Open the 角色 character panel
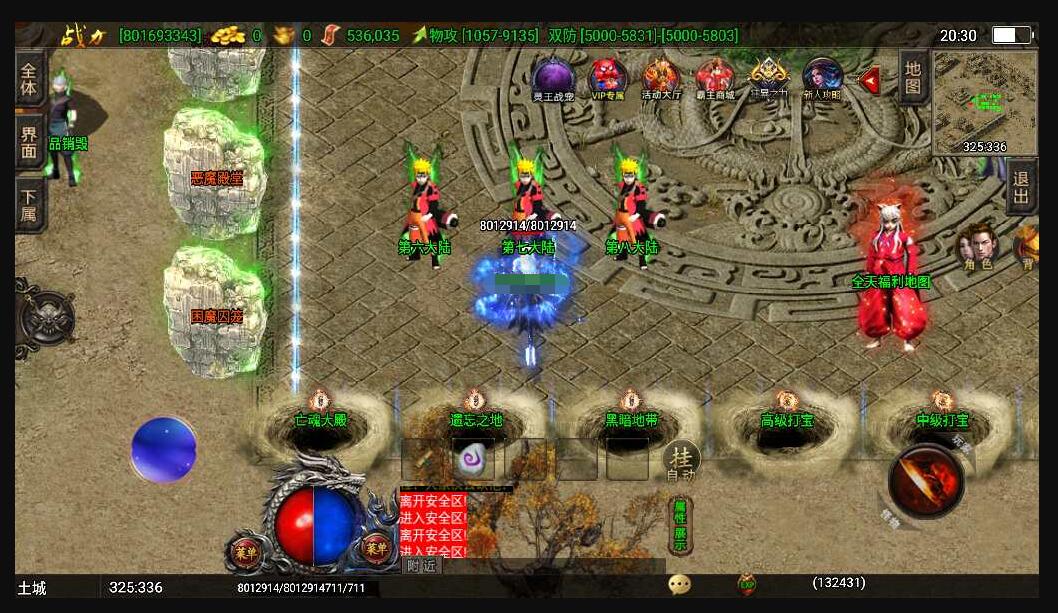The height and width of the screenshot is (613, 1058). 978,248
